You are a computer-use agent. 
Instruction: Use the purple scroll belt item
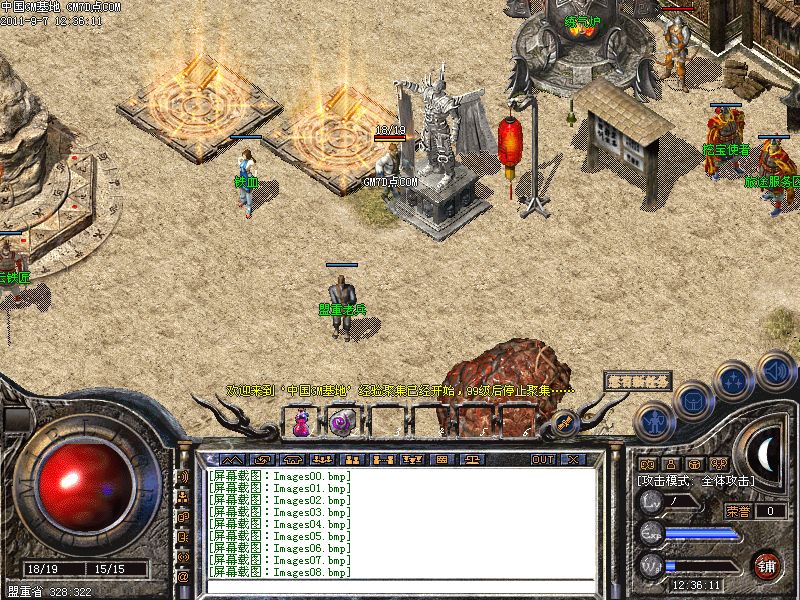click(x=339, y=423)
